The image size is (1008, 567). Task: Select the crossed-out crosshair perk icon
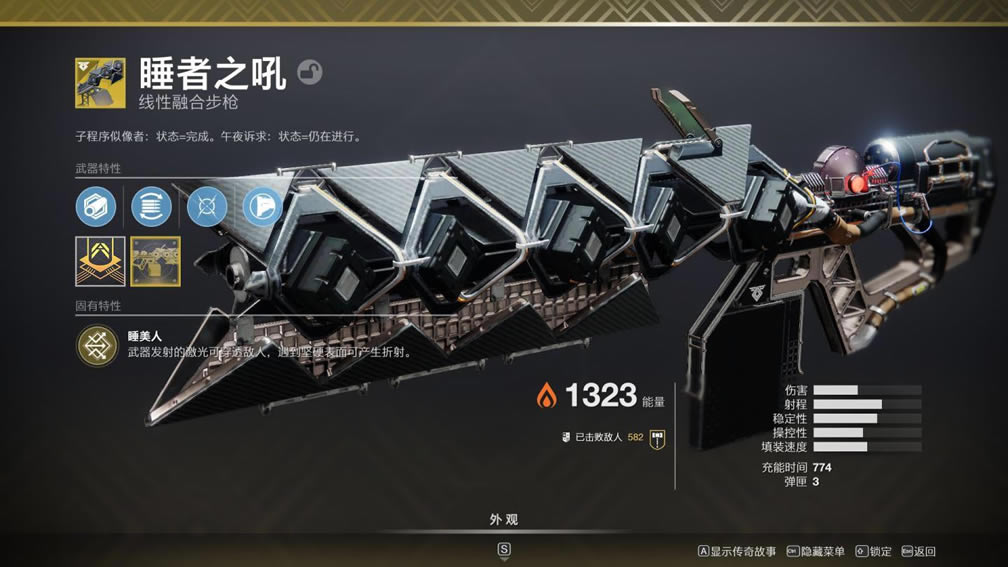207,207
